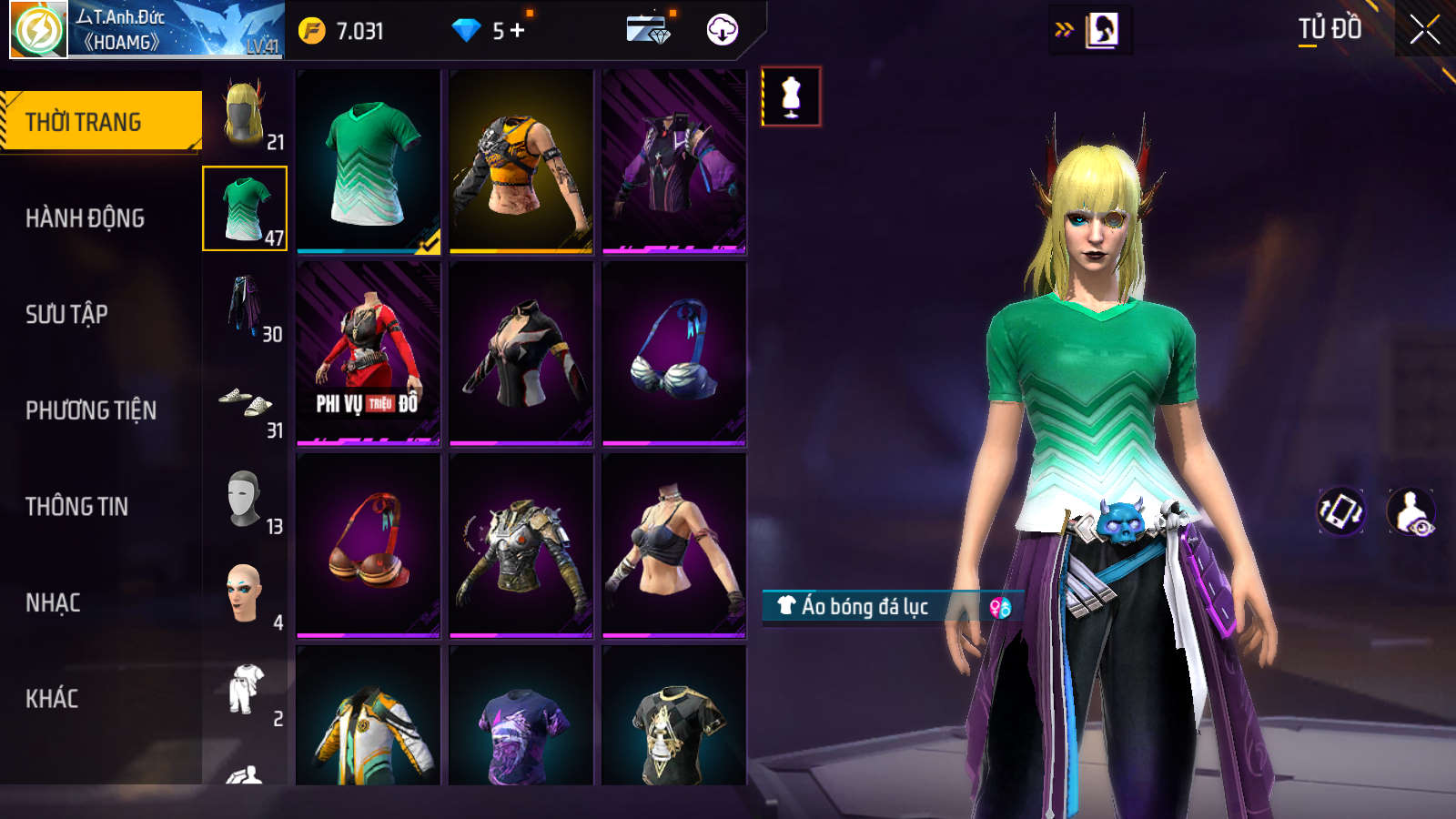This screenshot has width=1456, height=819.
Task: Show the Khác category
Action: pos(52,699)
